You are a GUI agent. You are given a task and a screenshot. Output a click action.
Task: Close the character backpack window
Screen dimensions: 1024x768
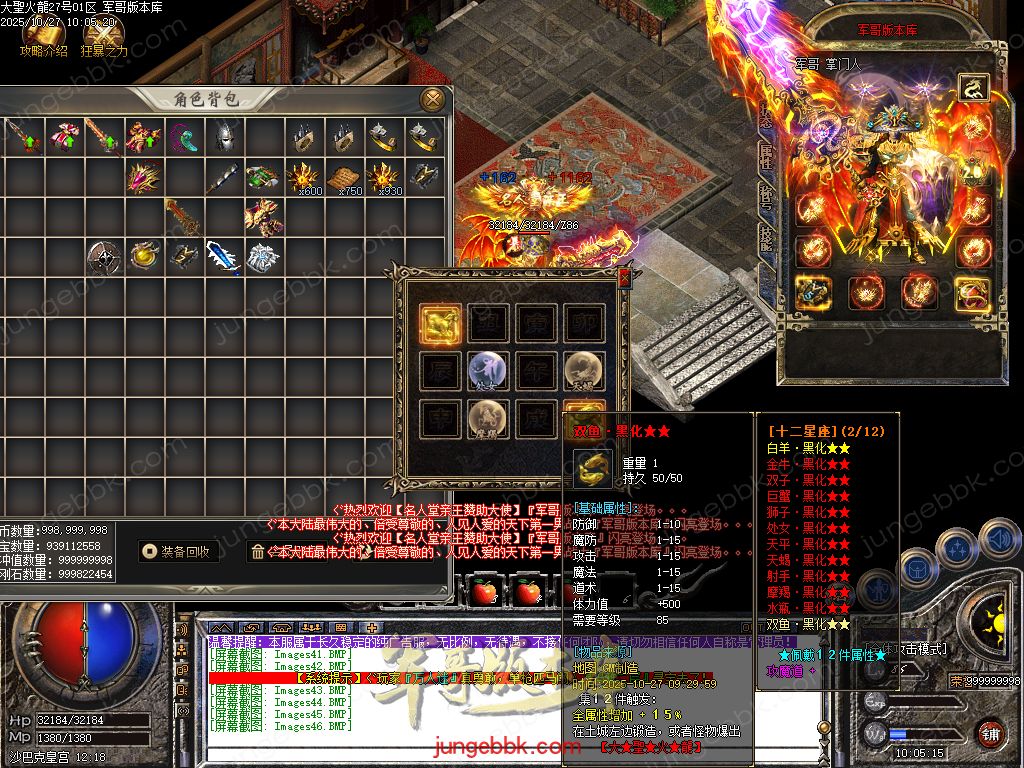coord(433,98)
